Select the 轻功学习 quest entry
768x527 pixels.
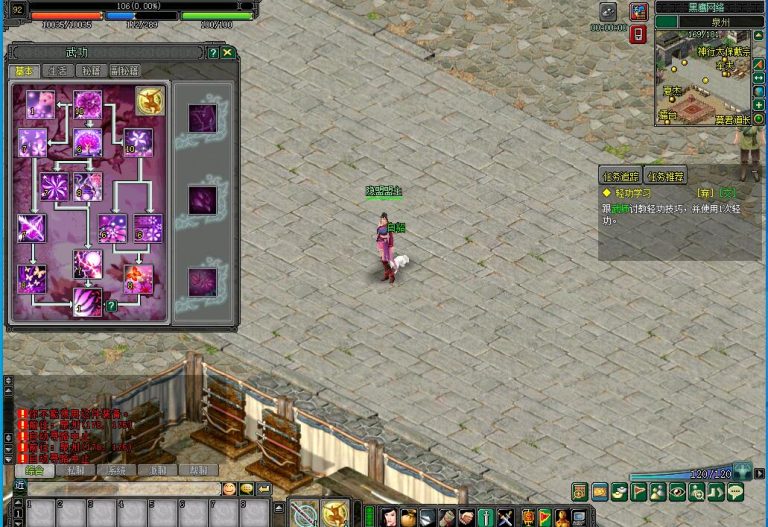[x=636, y=192]
